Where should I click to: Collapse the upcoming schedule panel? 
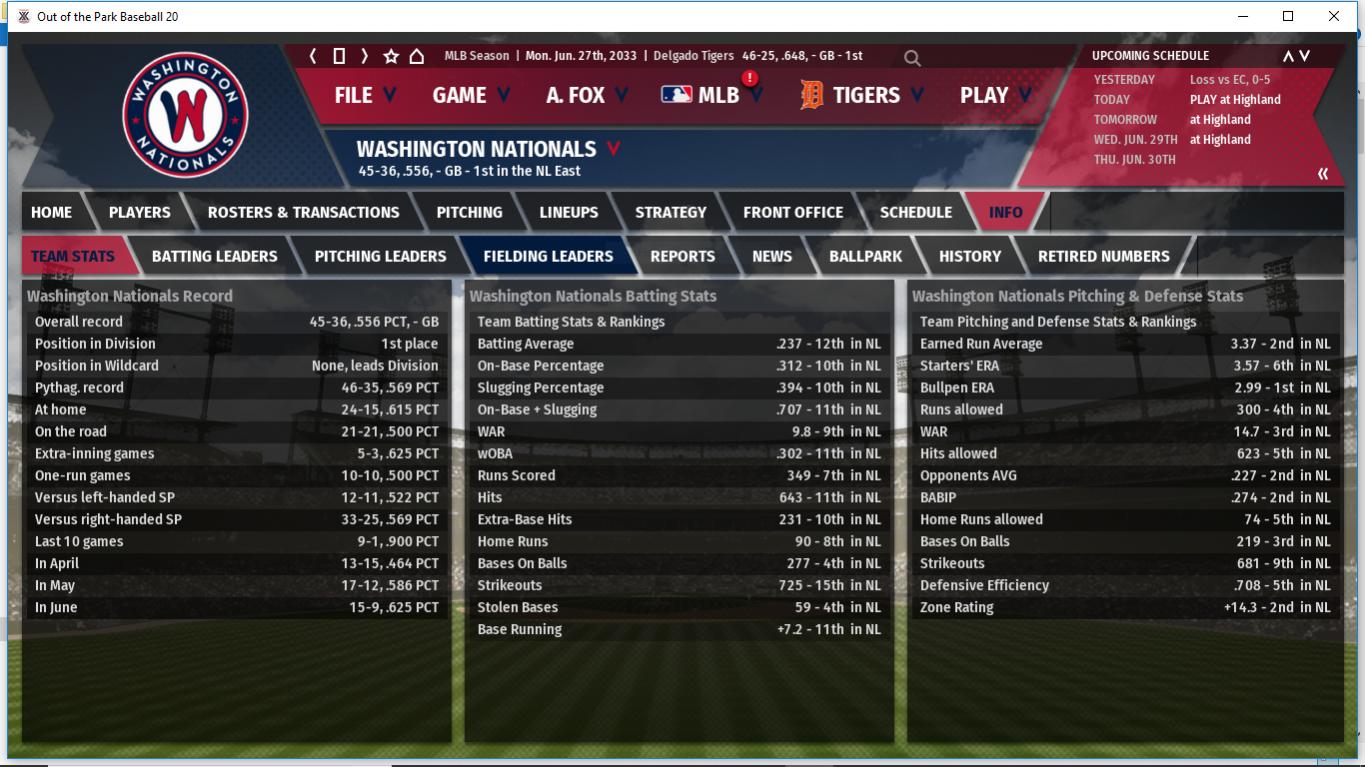(1322, 174)
